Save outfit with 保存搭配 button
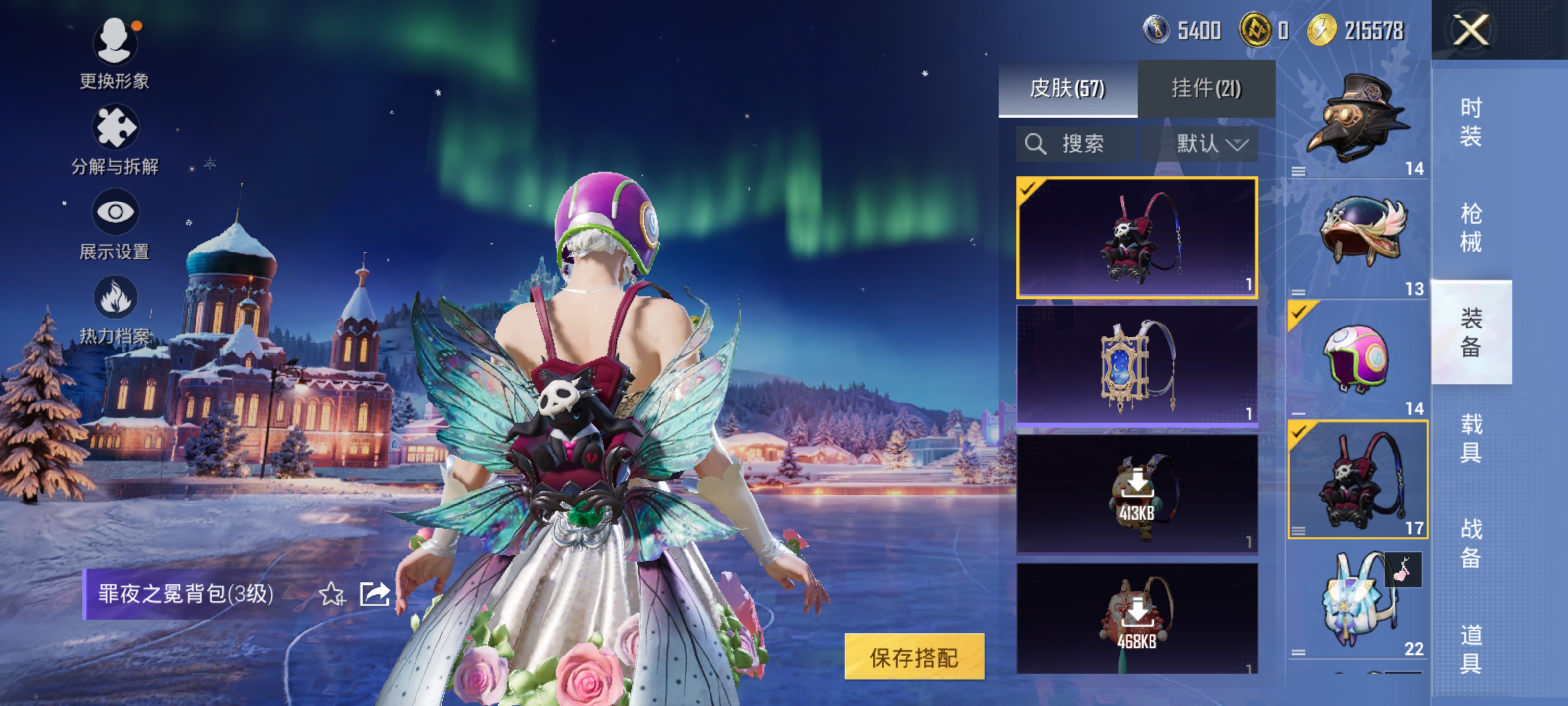The height and width of the screenshot is (706, 1568). tap(914, 656)
